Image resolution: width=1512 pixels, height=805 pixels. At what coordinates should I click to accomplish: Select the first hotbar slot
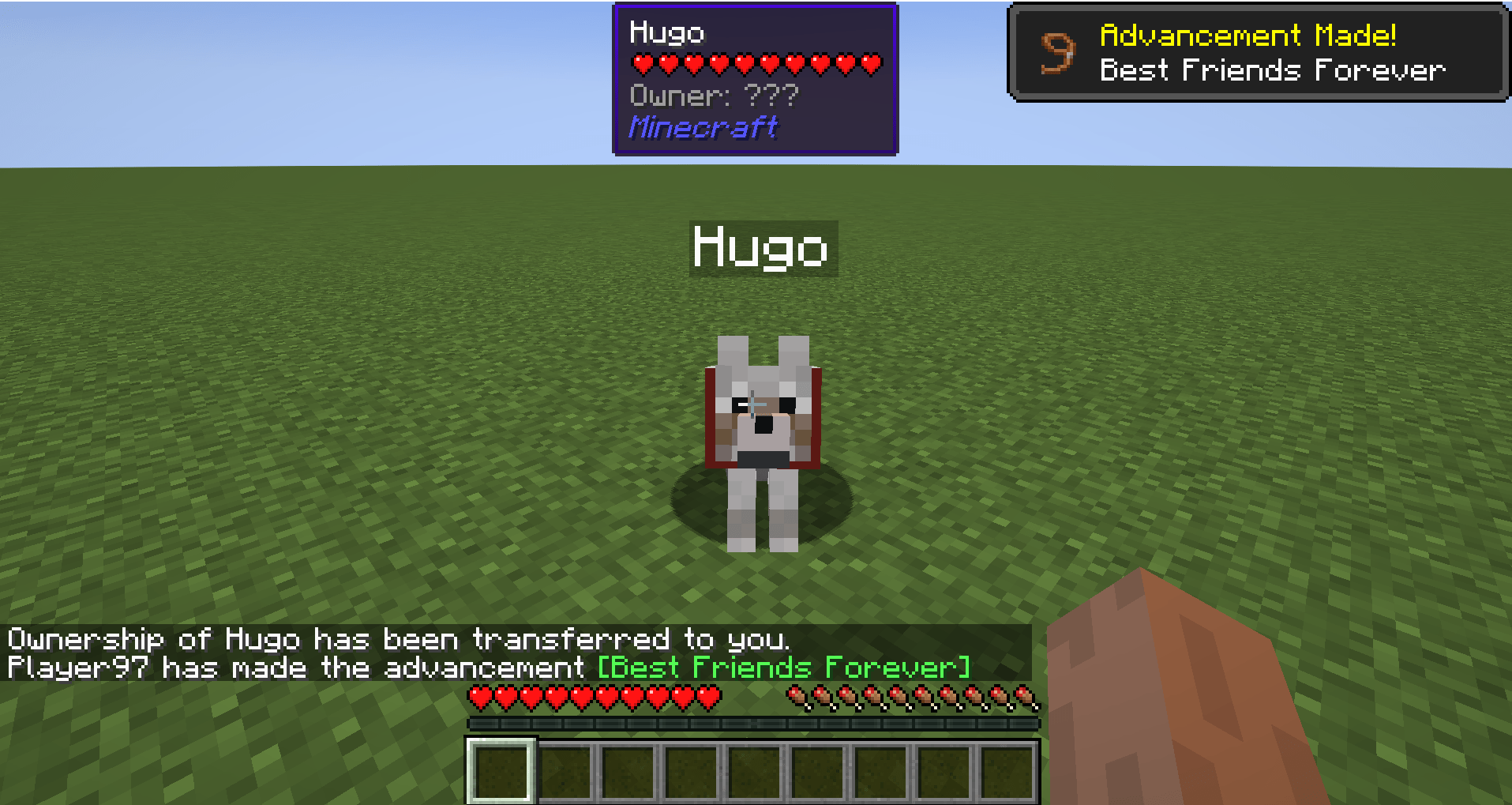[501, 771]
